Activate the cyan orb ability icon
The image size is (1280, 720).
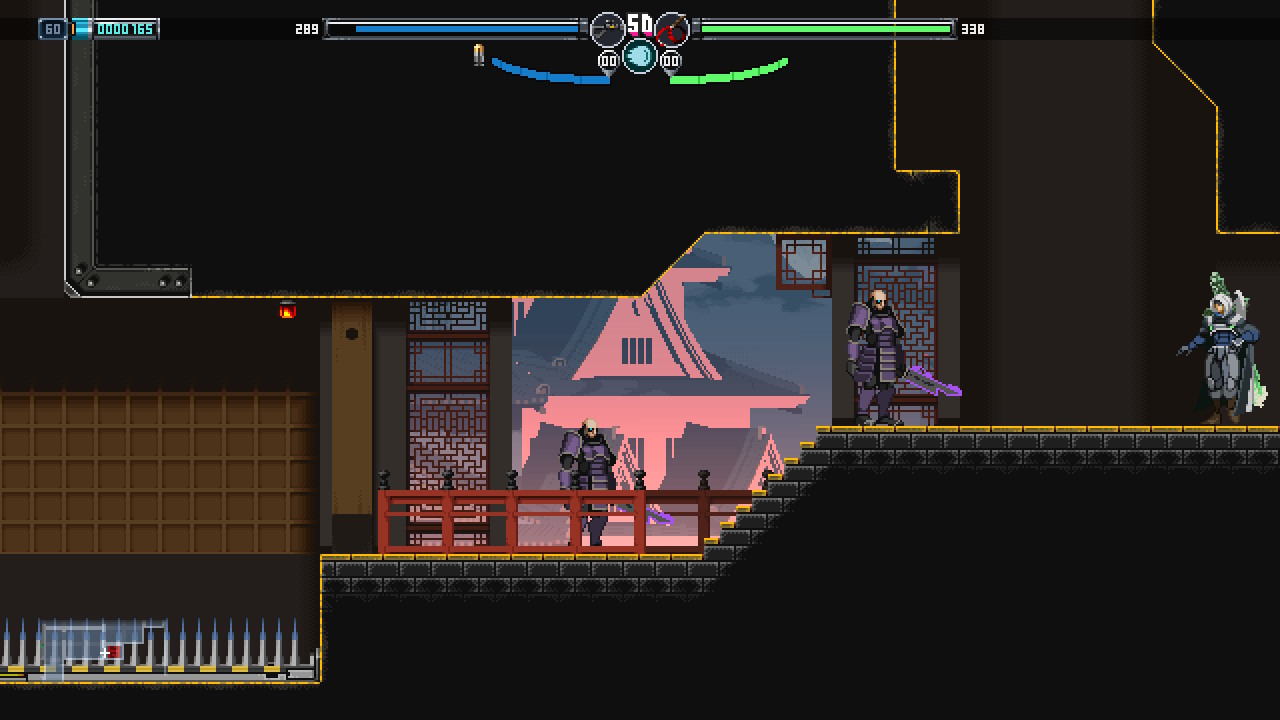tap(640, 56)
